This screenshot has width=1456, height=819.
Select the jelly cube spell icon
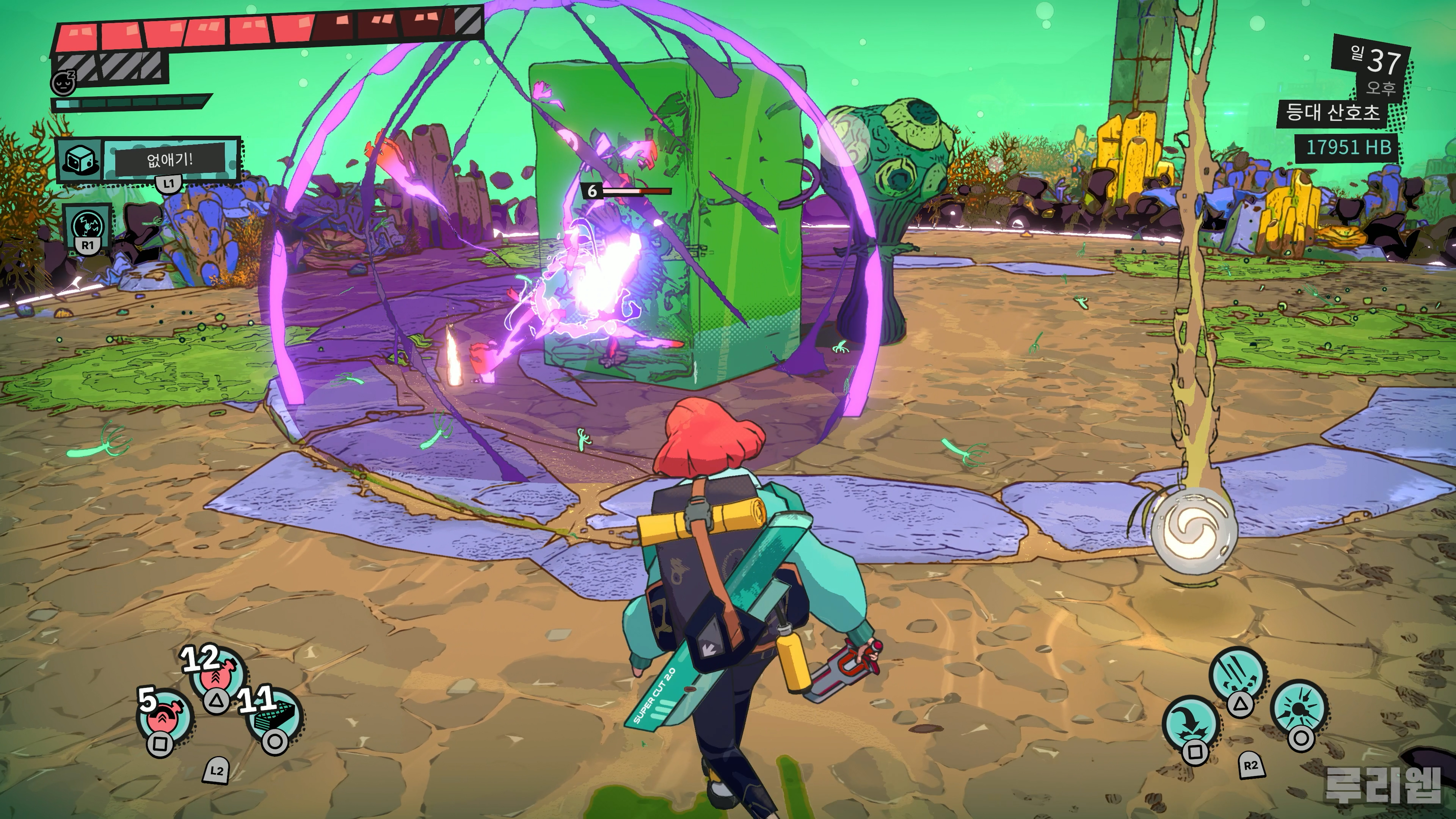point(80,160)
